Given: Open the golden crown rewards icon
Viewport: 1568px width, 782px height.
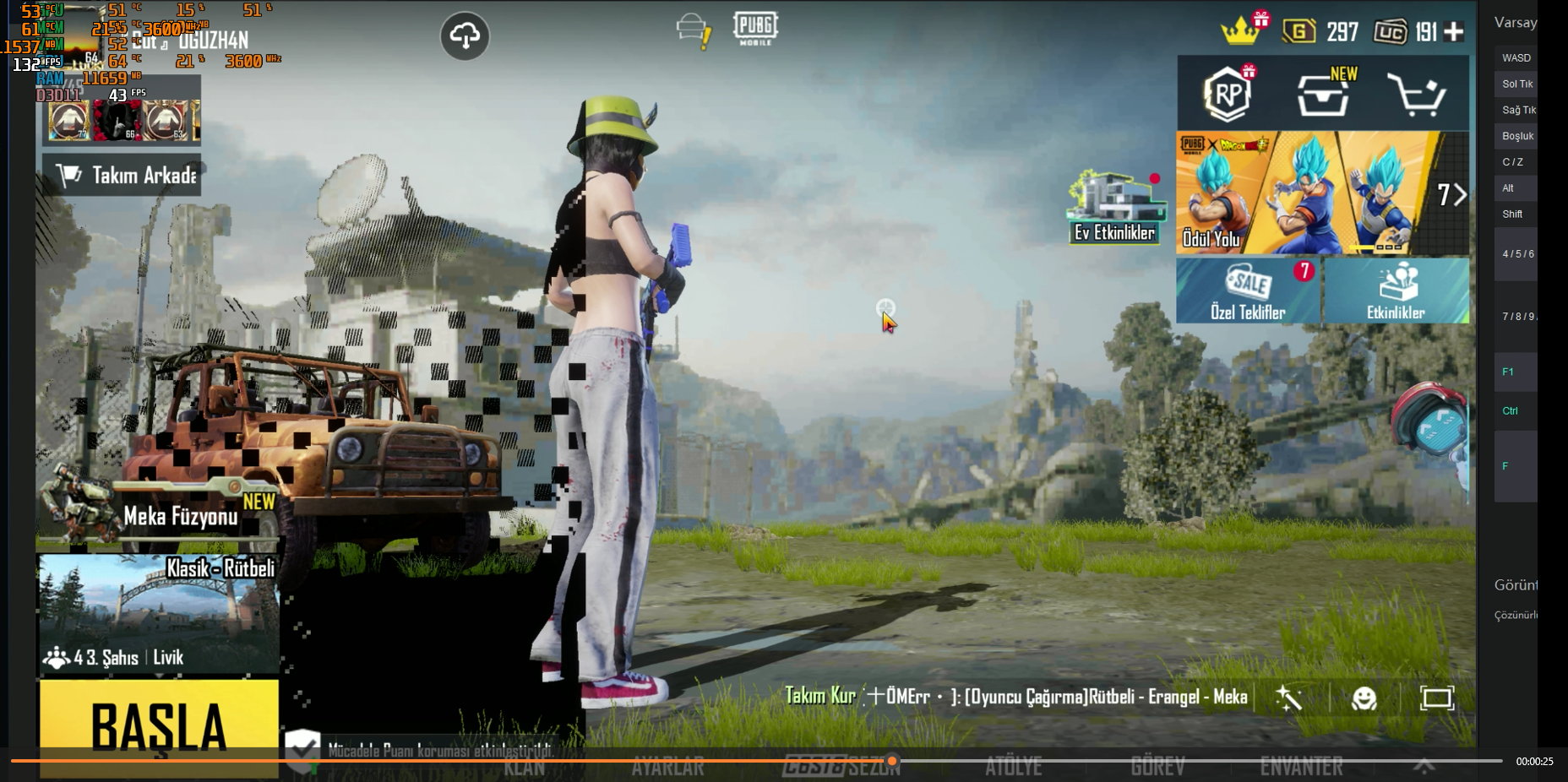Looking at the screenshot, I should (1240, 31).
